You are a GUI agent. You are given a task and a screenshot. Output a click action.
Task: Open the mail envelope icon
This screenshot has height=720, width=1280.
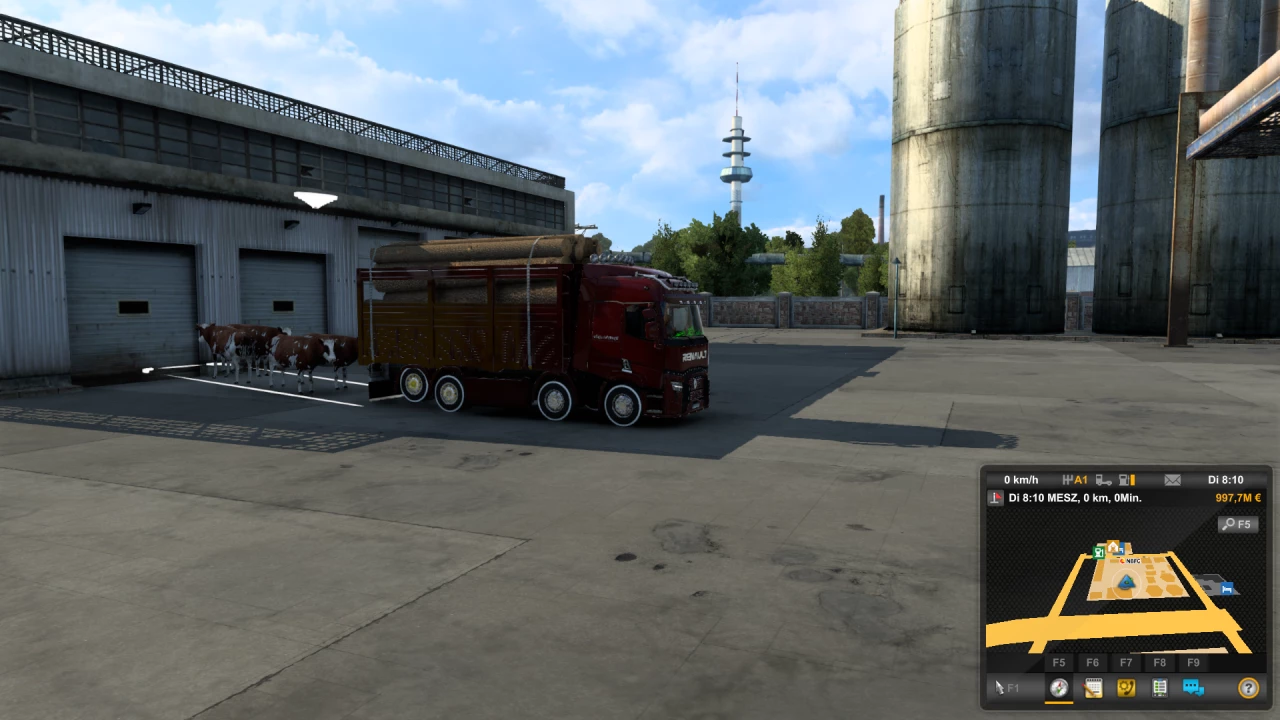1171,480
